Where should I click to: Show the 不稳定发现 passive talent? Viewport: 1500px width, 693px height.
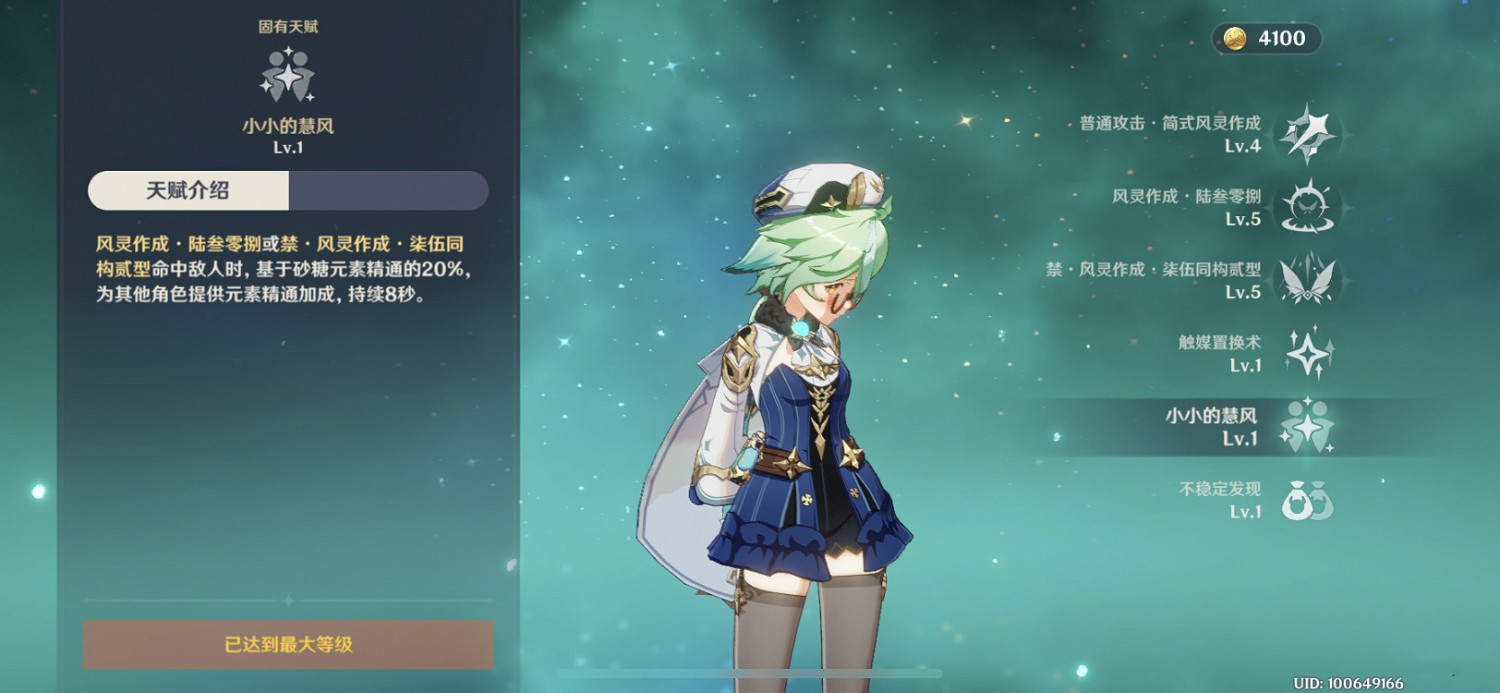pos(1307,499)
